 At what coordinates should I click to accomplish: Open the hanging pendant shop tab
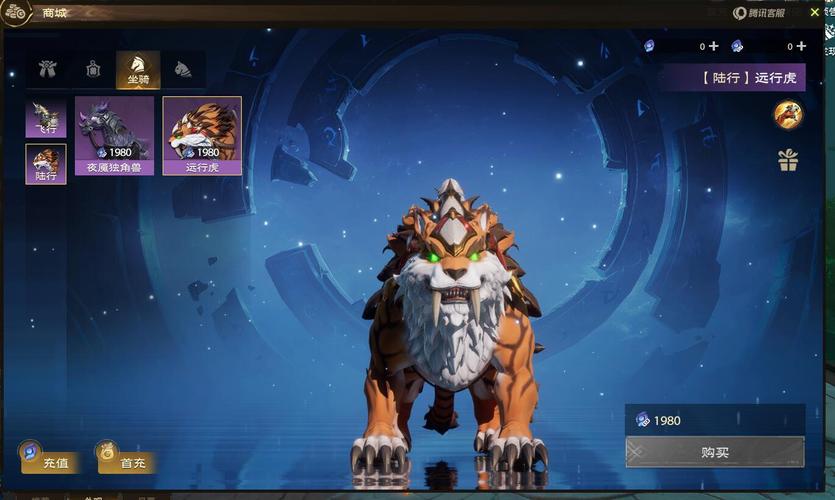point(93,69)
